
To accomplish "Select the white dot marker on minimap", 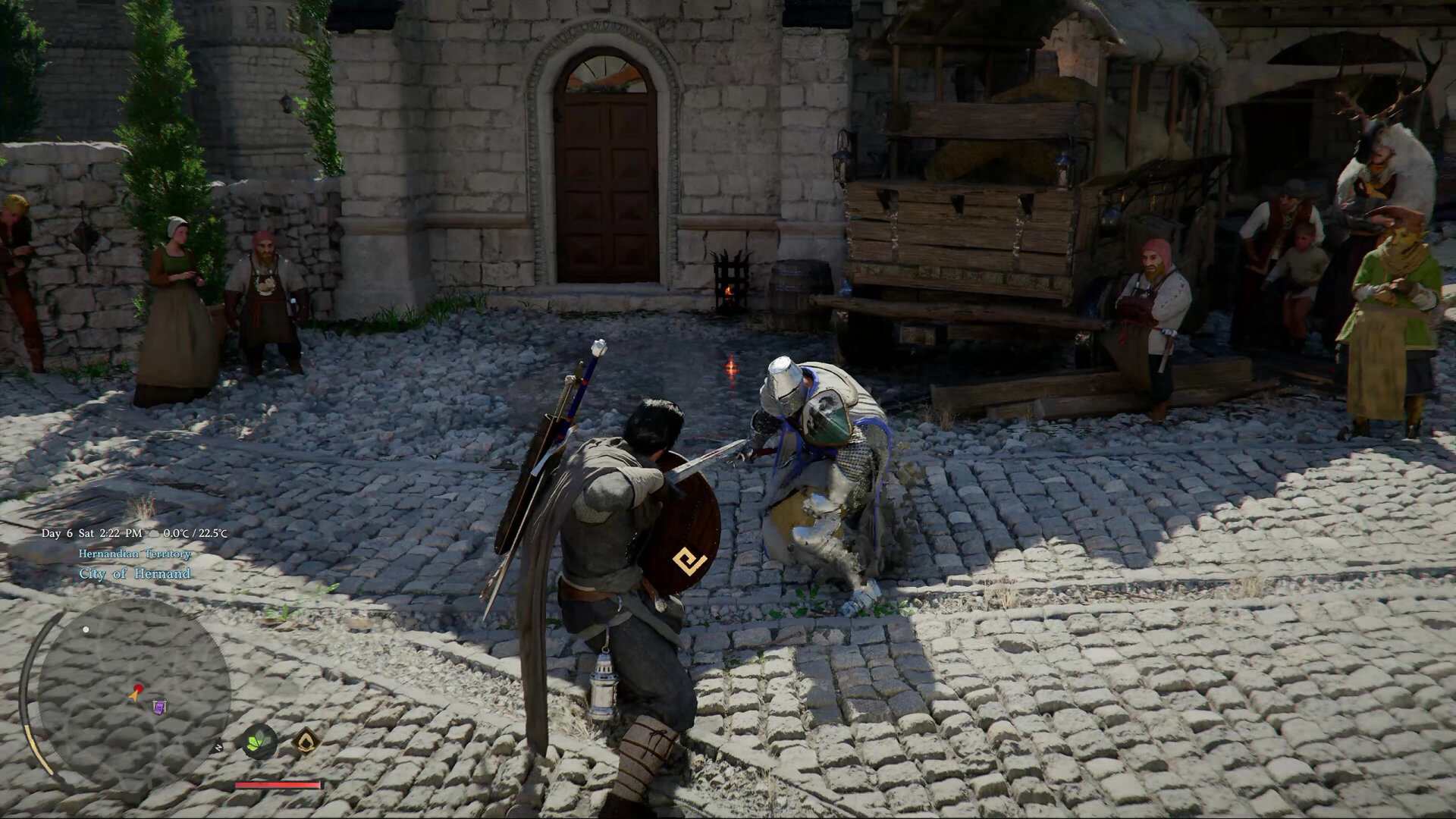I will pyautogui.click(x=86, y=629).
